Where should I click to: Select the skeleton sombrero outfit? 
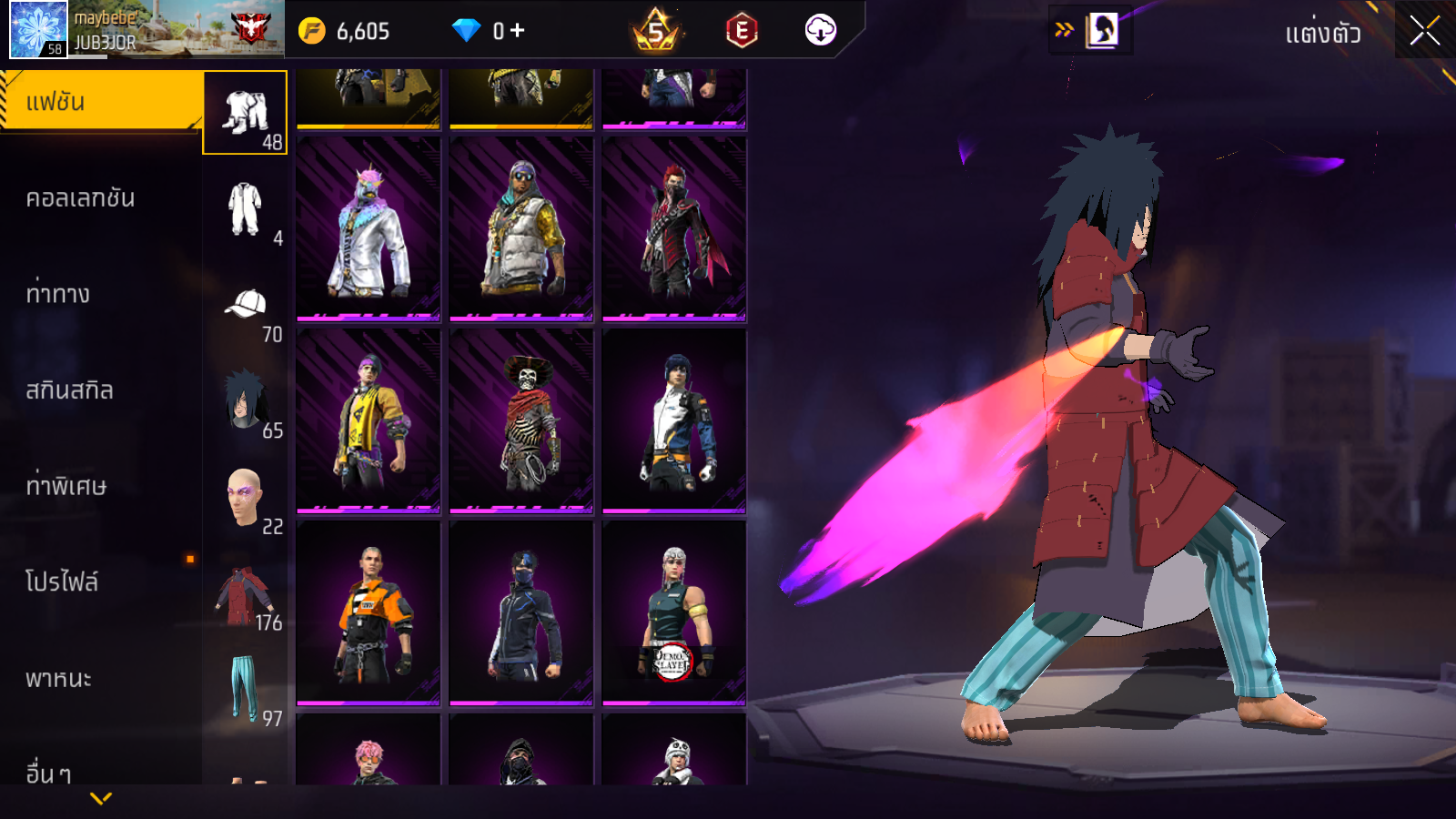point(521,420)
